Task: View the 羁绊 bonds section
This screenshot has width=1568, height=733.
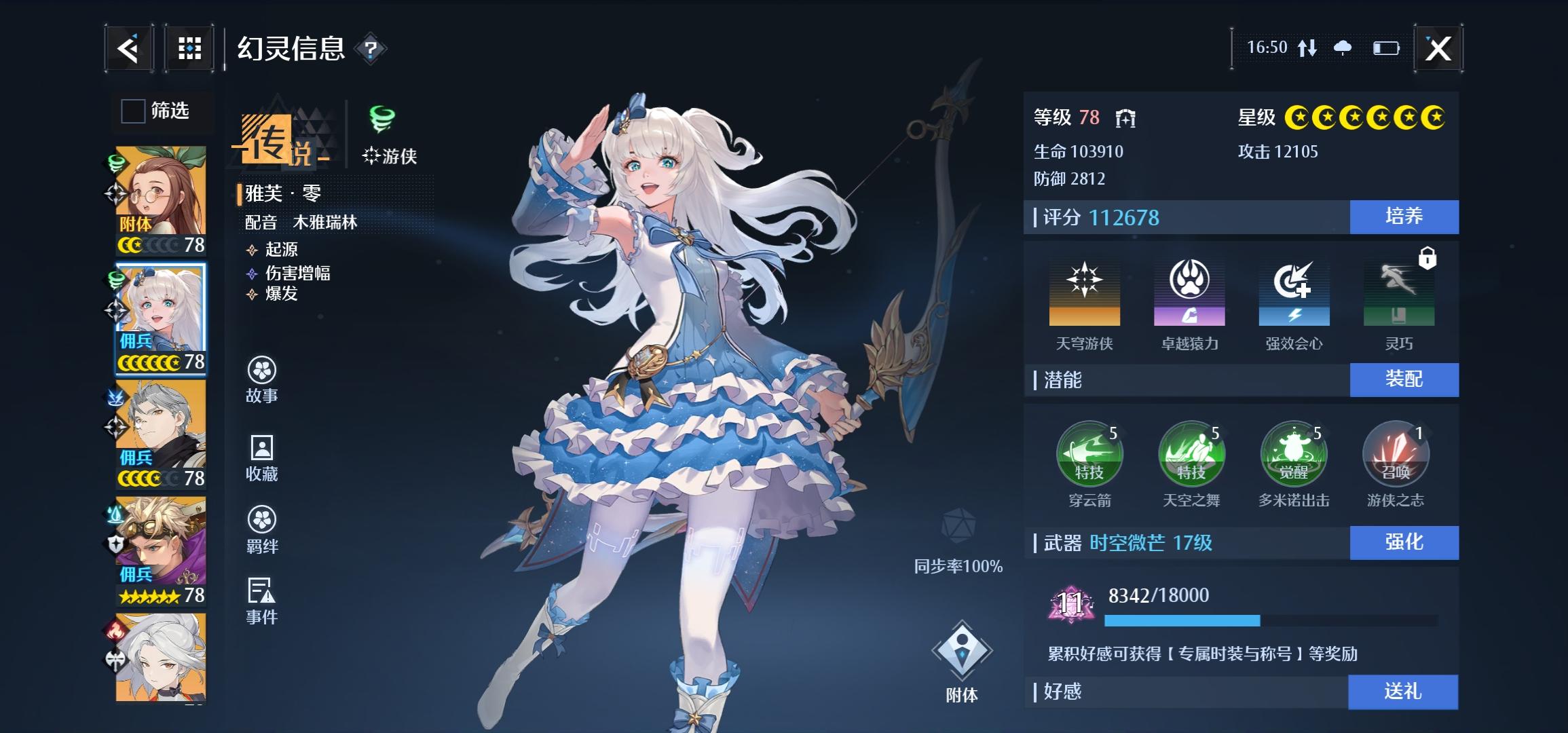Action: 262,529
